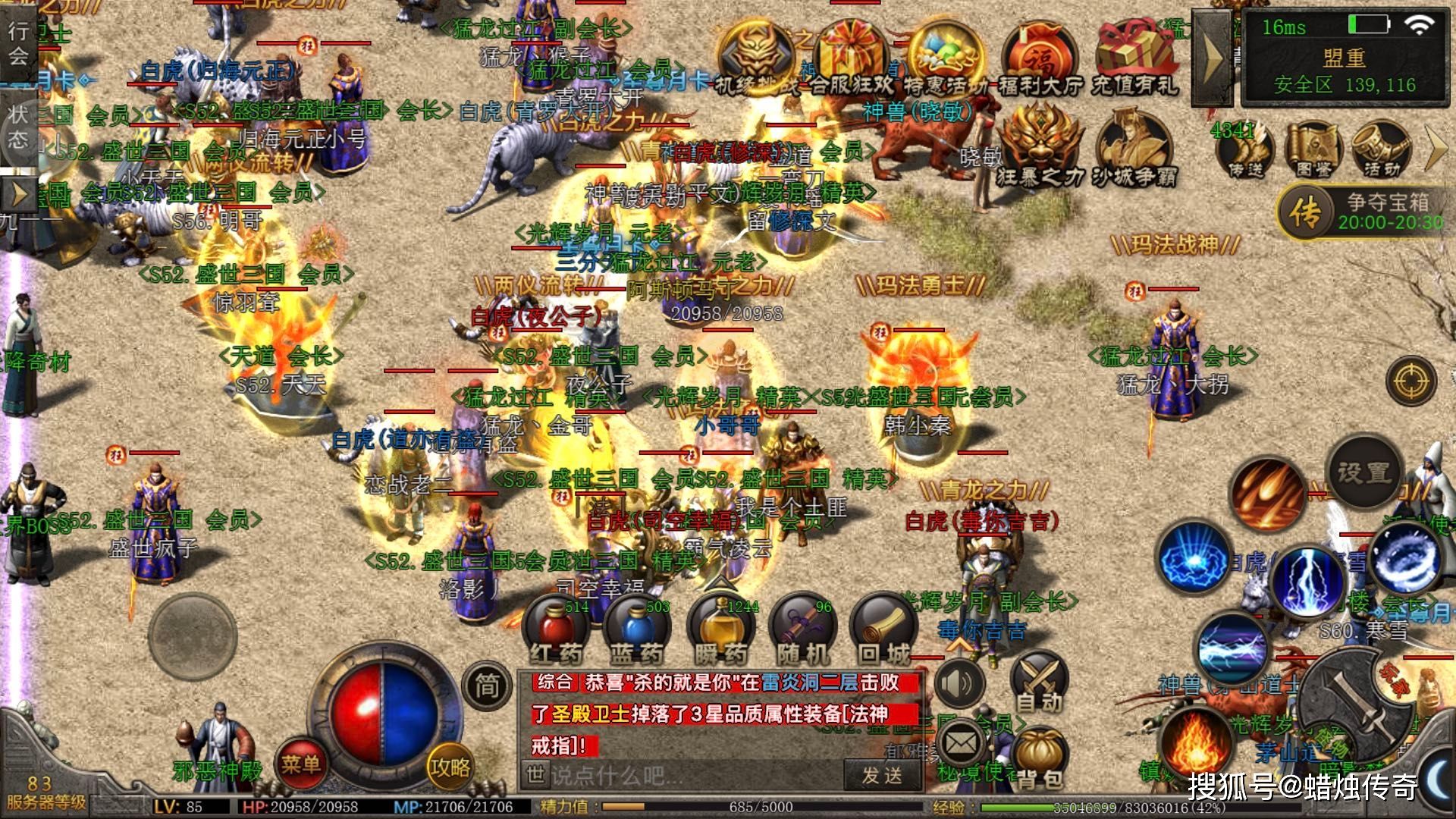Viewport: 1456px width, 819px height.
Task: Open the 菜单 menu button
Action: pos(301,764)
